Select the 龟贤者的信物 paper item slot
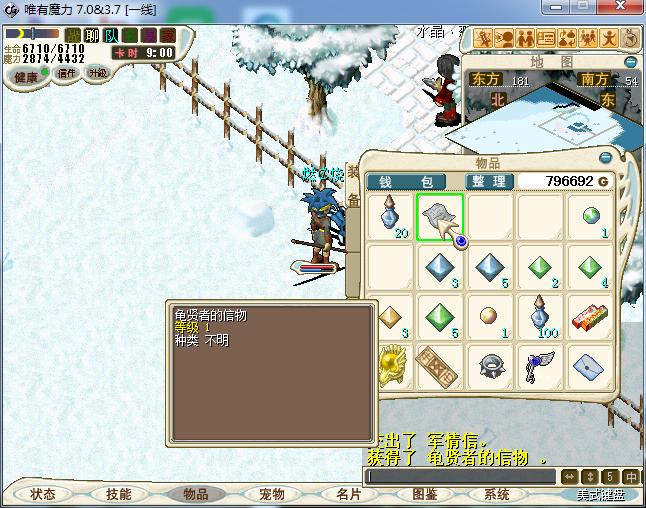Image resolution: width=646 pixels, height=508 pixels. [x=439, y=218]
